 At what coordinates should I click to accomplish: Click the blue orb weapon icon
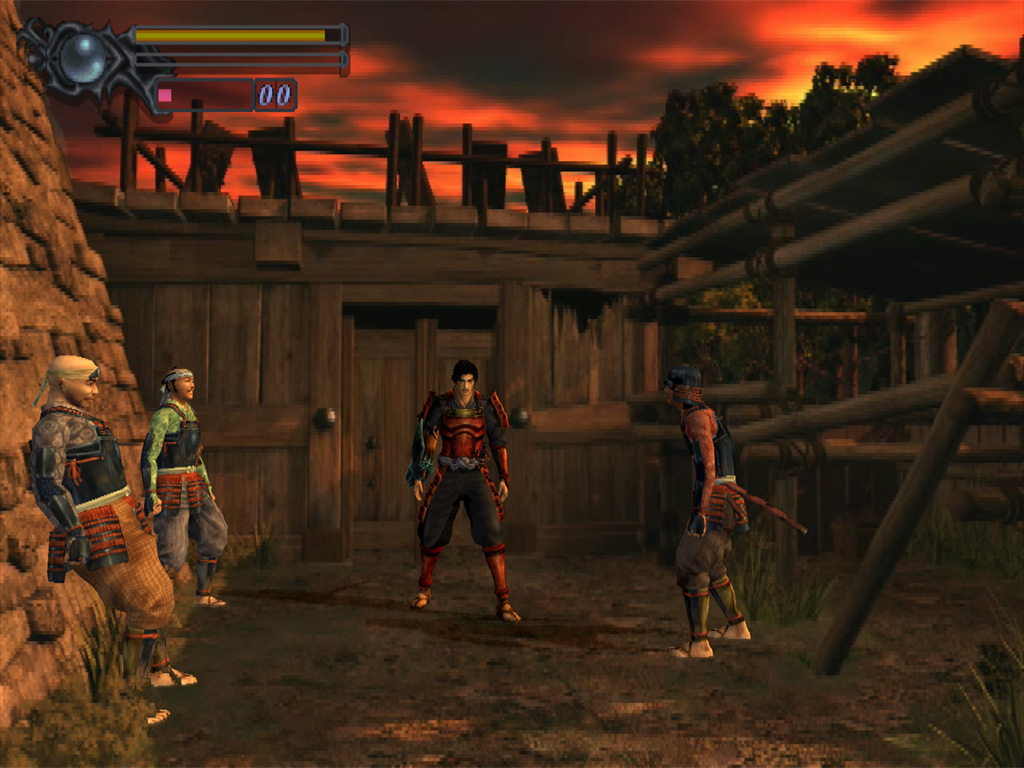tap(81, 57)
